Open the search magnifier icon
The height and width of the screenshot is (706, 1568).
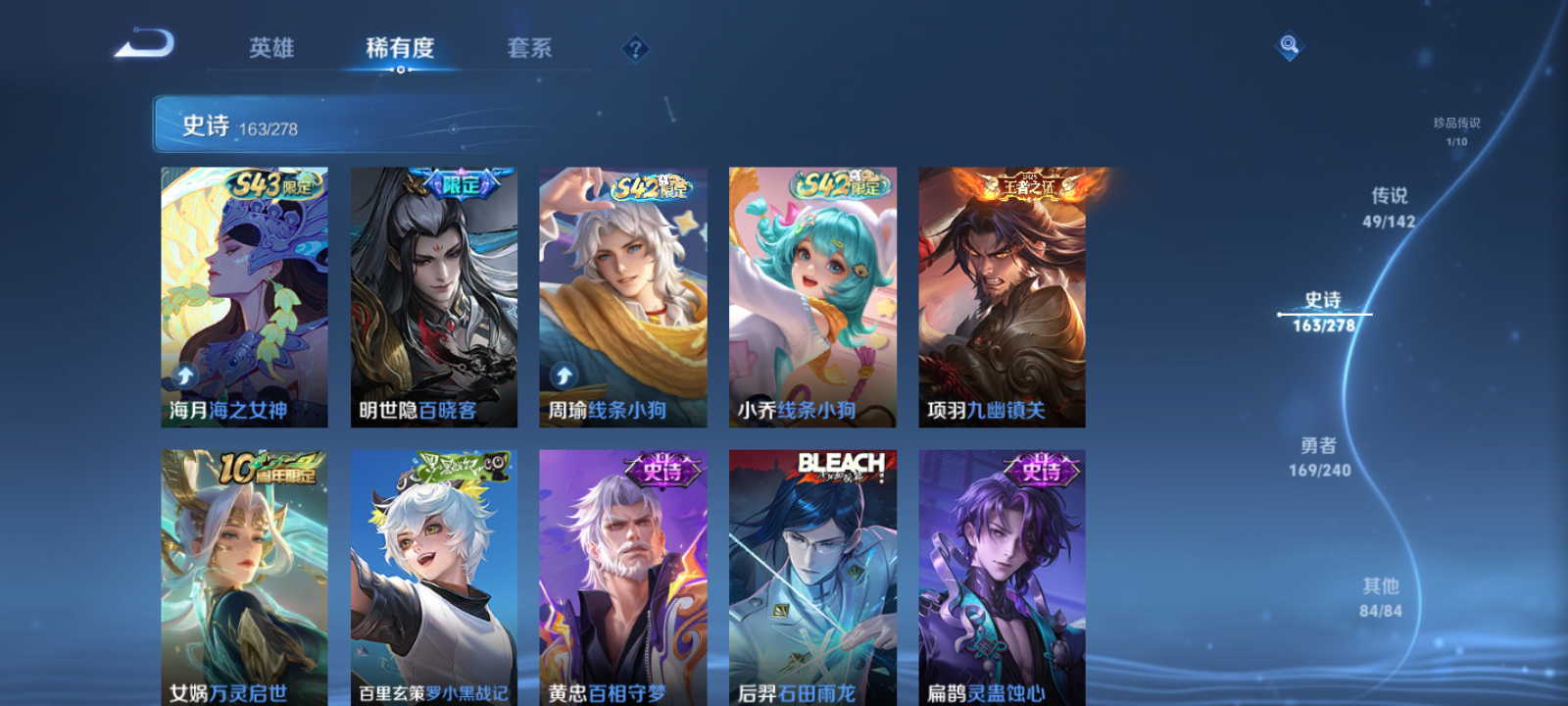click(1288, 43)
